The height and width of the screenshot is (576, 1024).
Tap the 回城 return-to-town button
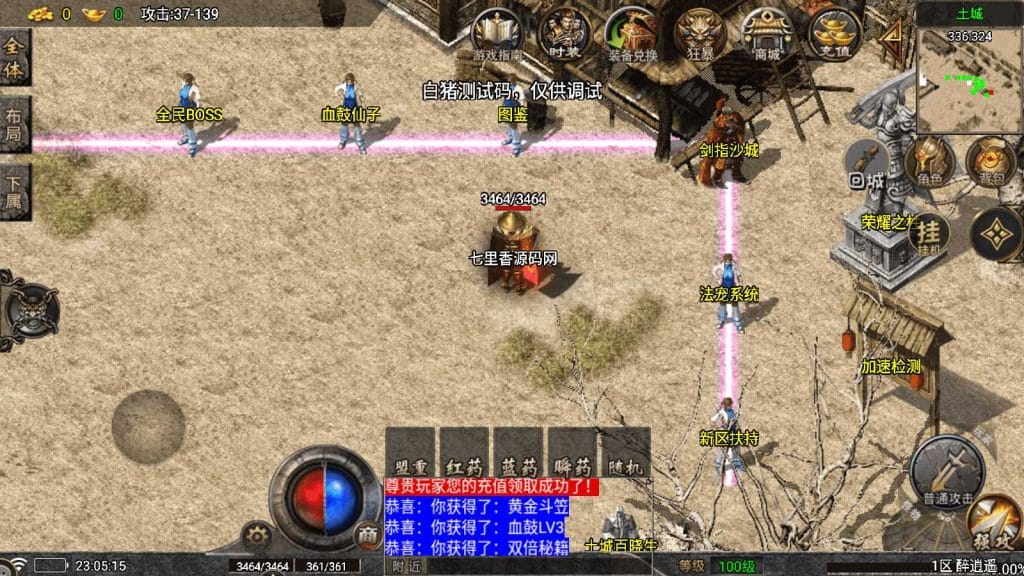tap(866, 166)
